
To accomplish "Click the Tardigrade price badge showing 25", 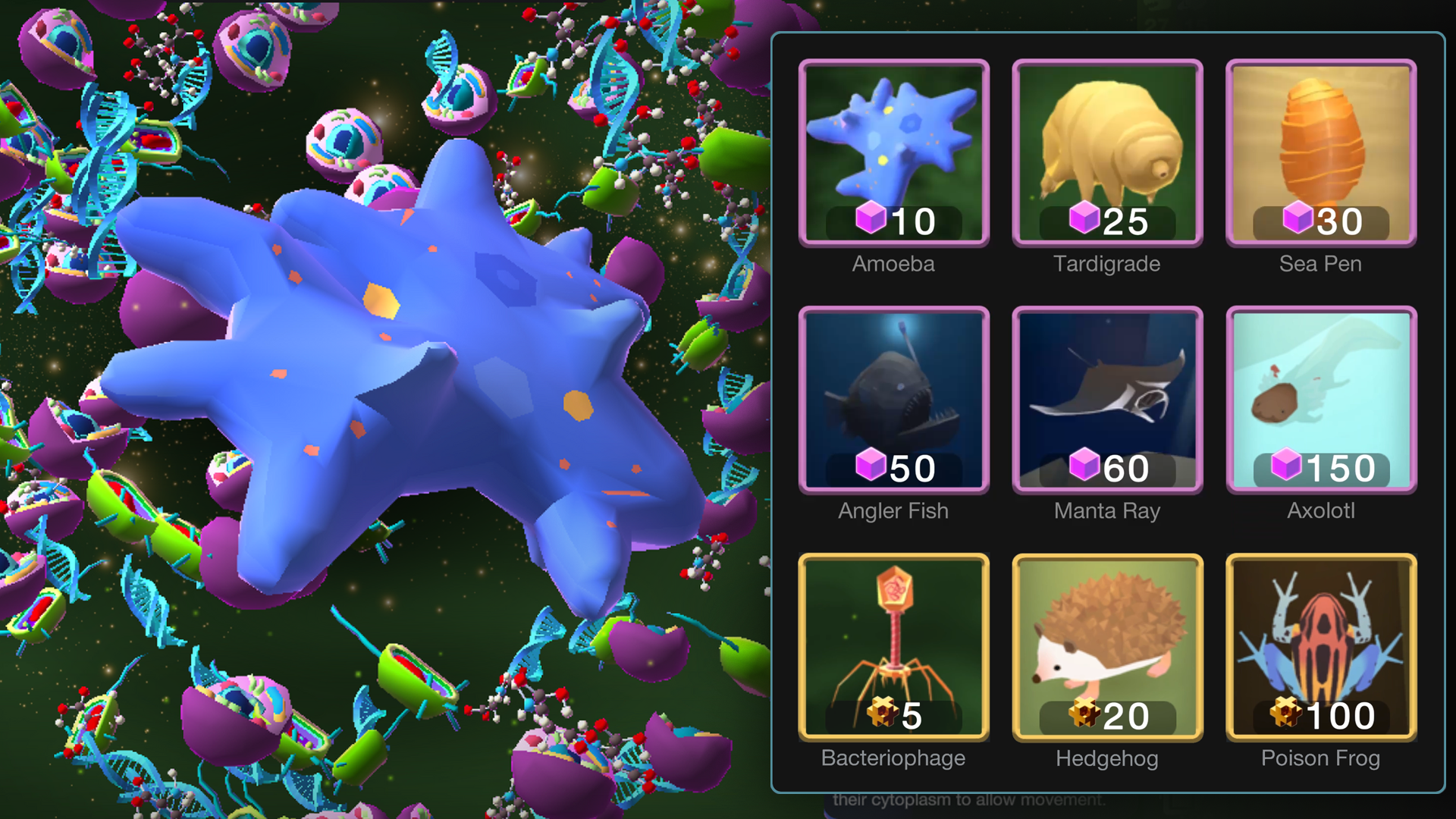I will [x=1106, y=222].
